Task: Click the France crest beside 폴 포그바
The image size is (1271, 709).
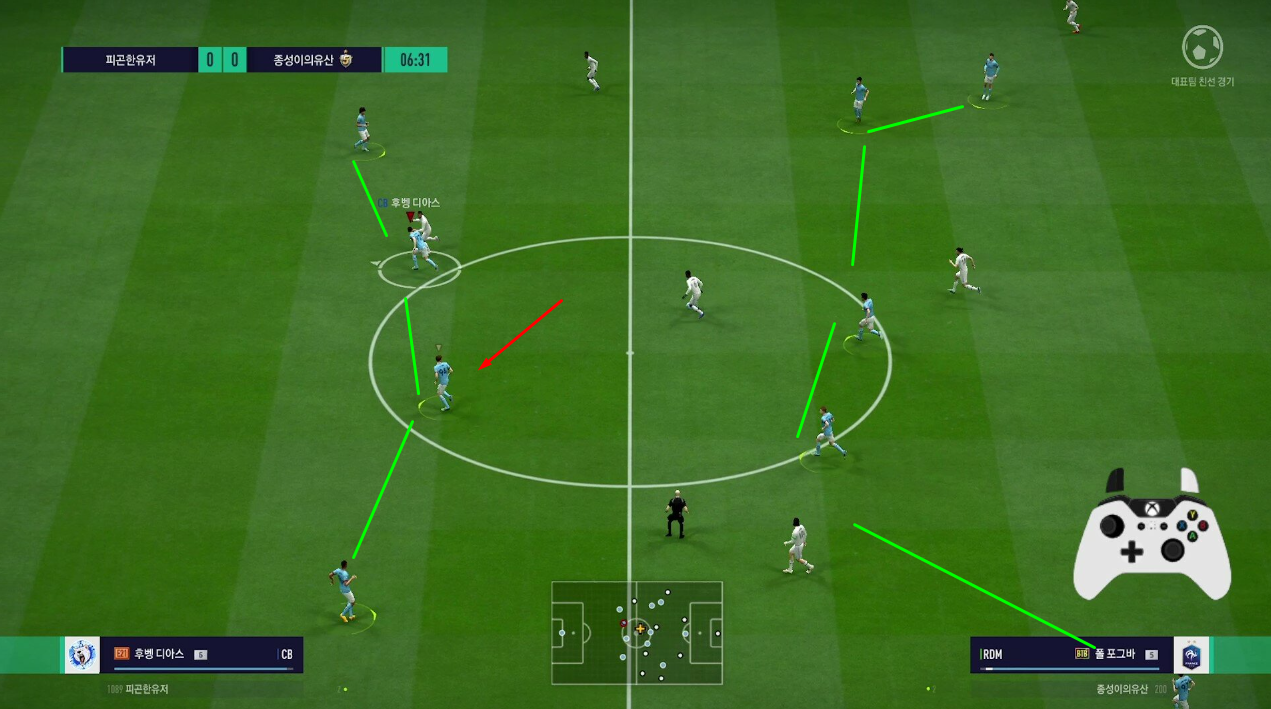Action: 1191,656
